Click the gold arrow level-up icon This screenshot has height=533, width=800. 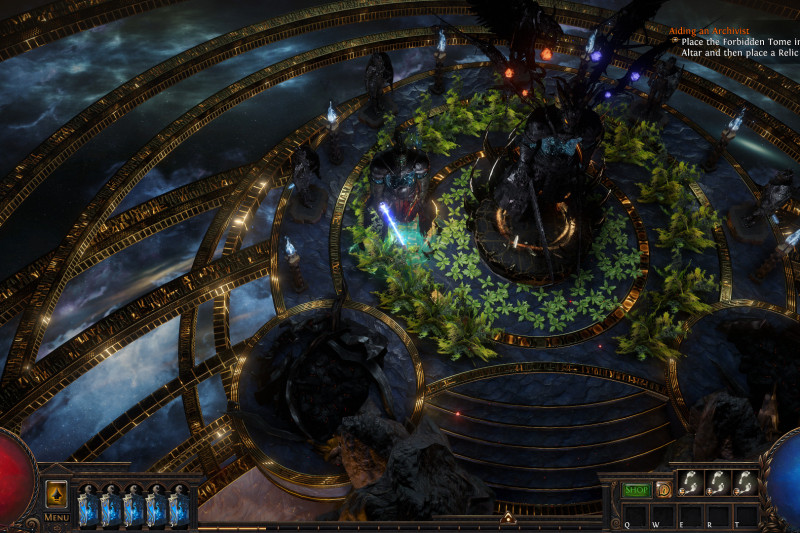[x=56, y=494]
